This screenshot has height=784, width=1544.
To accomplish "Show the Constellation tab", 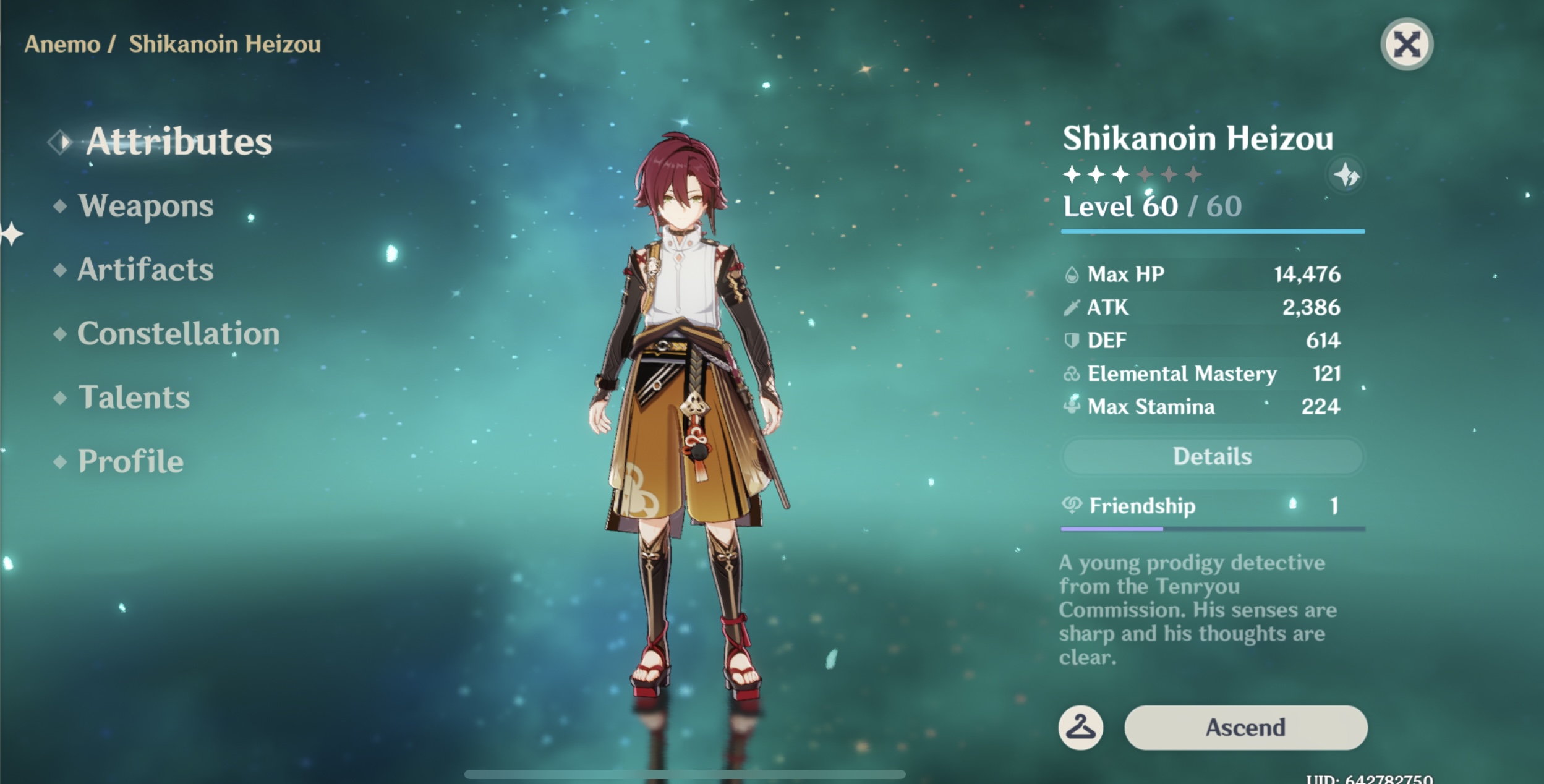I will [178, 334].
